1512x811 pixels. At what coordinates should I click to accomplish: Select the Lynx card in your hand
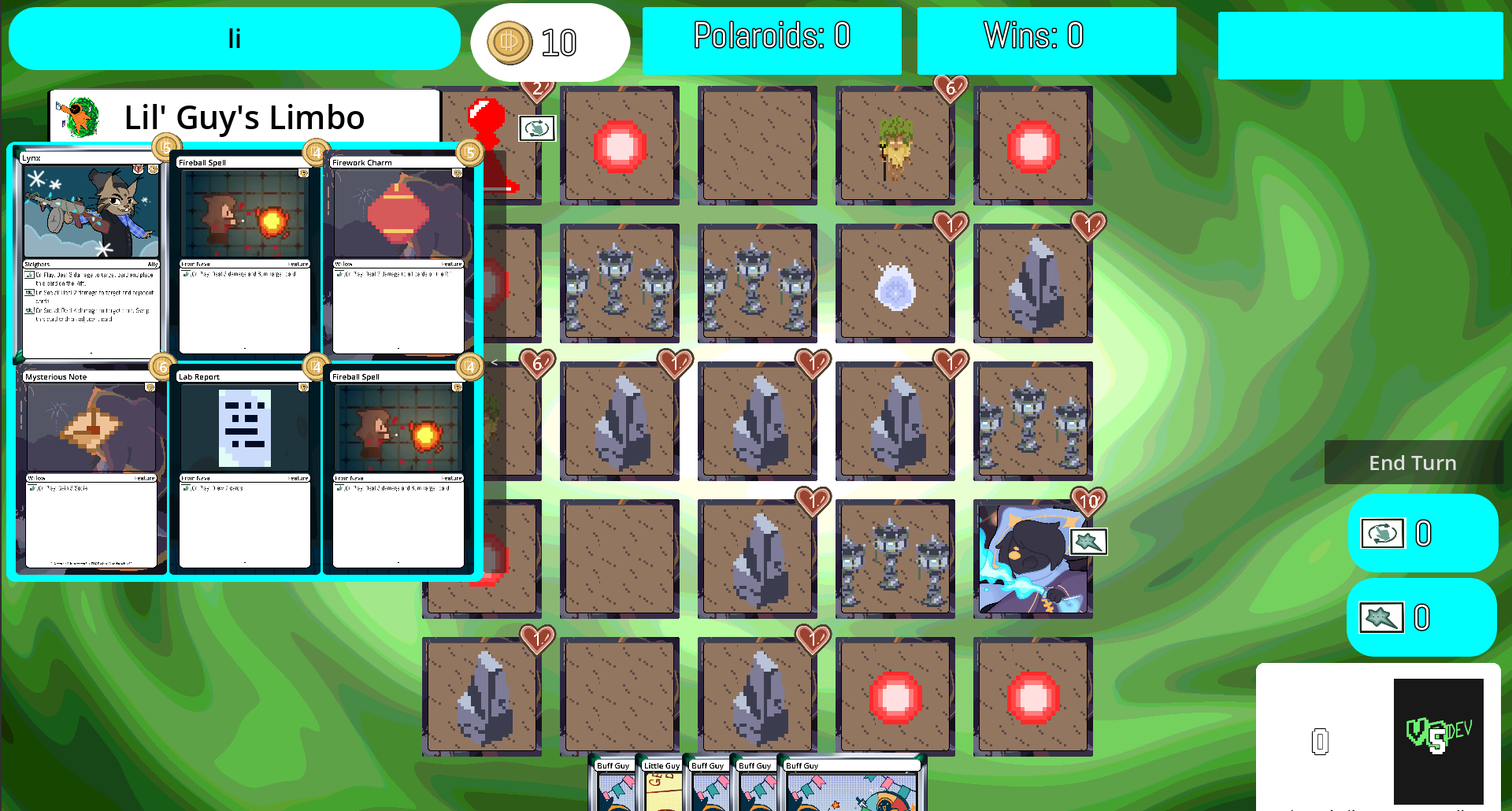click(91, 252)
